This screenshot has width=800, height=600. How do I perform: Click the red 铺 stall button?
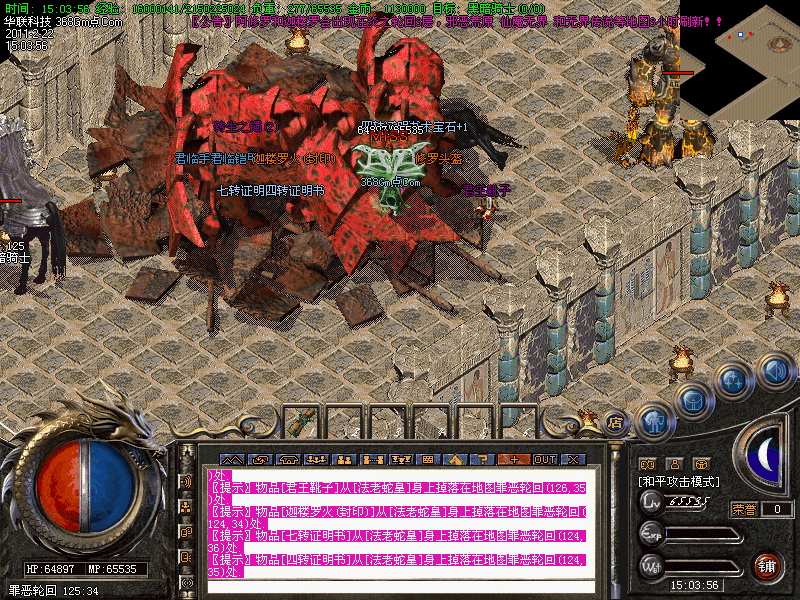(x=767, y=566)
